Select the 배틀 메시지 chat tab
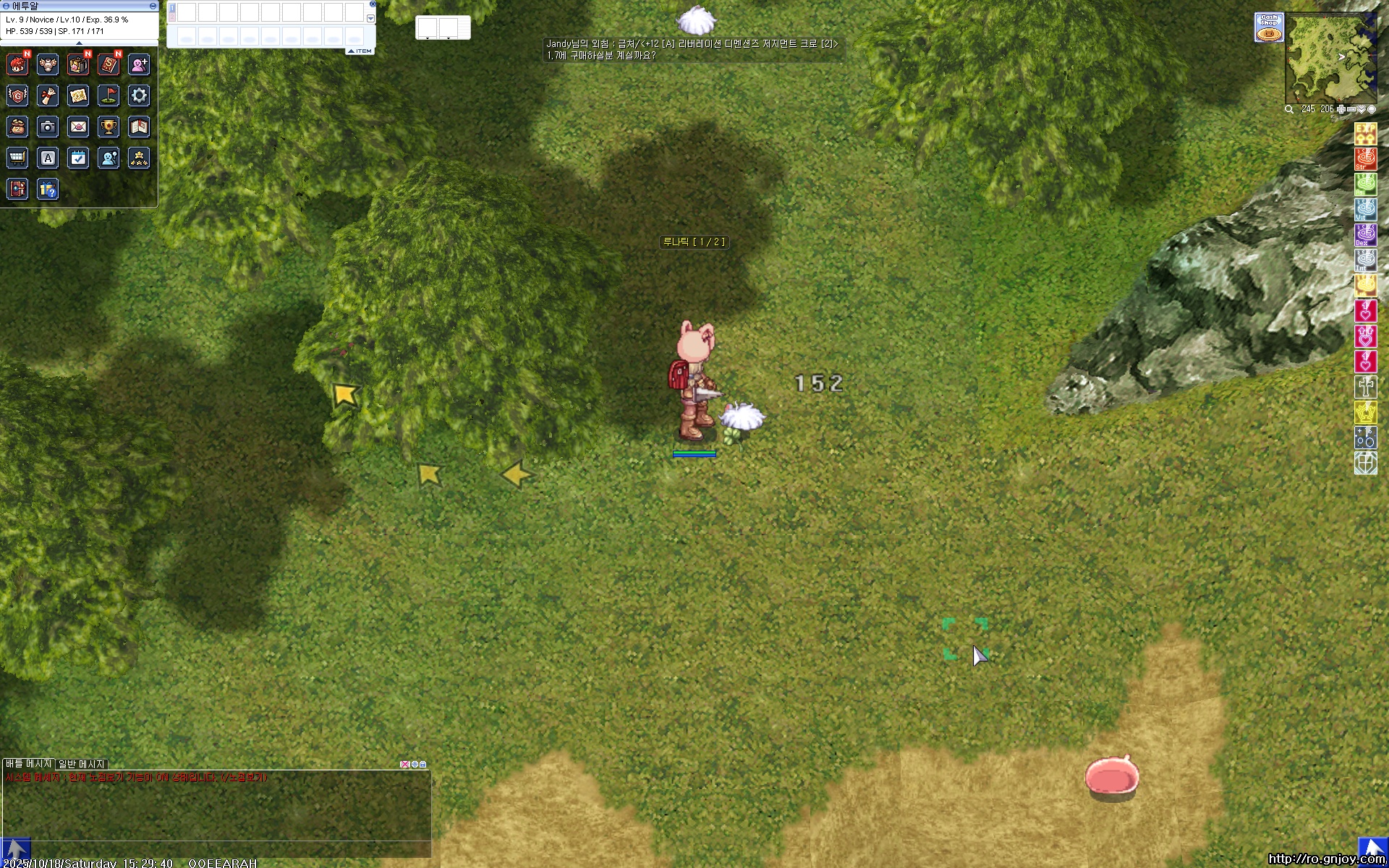The height and width of the screenshot is (868, 1389). (28, 764)
